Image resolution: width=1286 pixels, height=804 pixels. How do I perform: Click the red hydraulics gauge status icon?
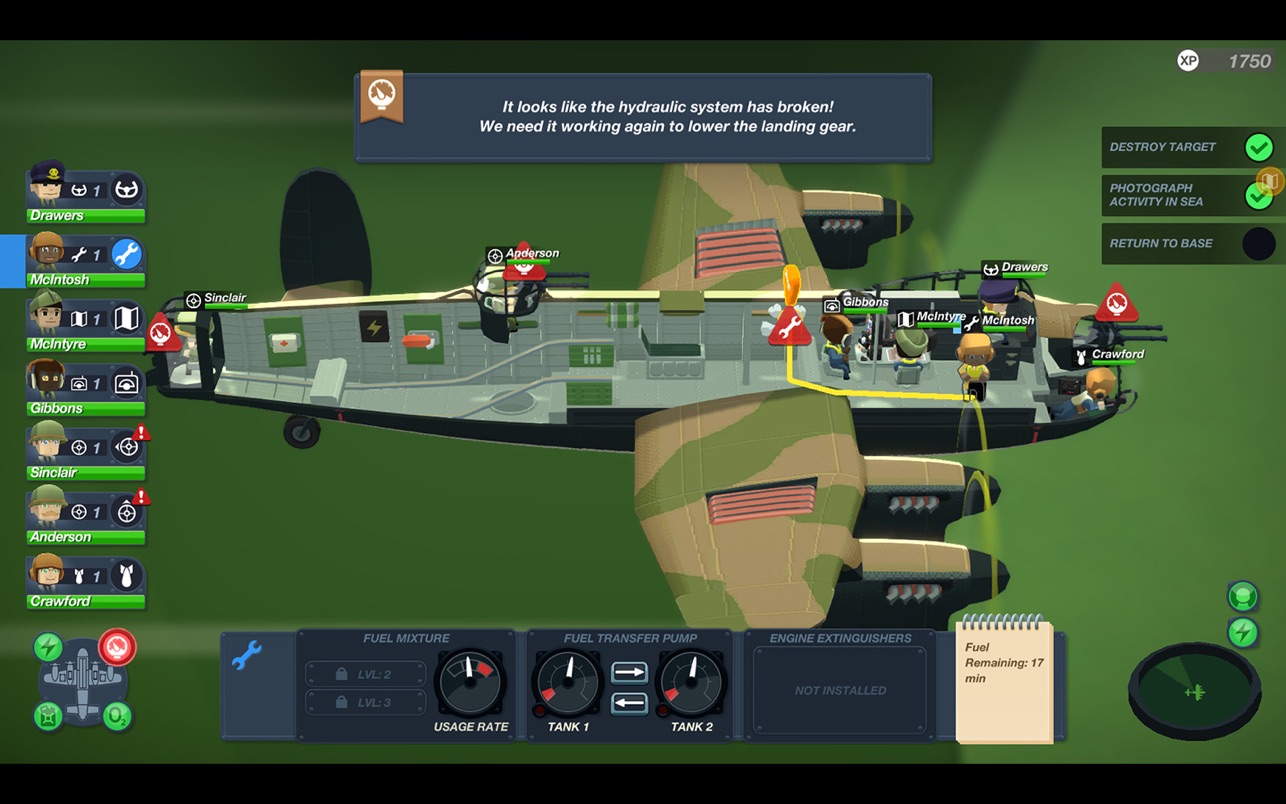tap(117, 647)
